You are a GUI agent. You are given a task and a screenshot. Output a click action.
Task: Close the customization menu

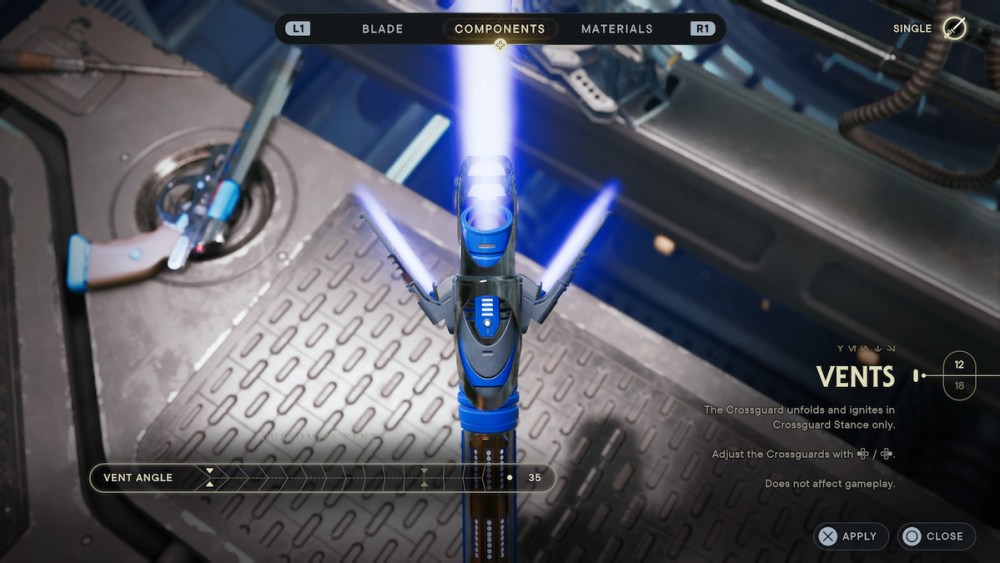[935, 537]
